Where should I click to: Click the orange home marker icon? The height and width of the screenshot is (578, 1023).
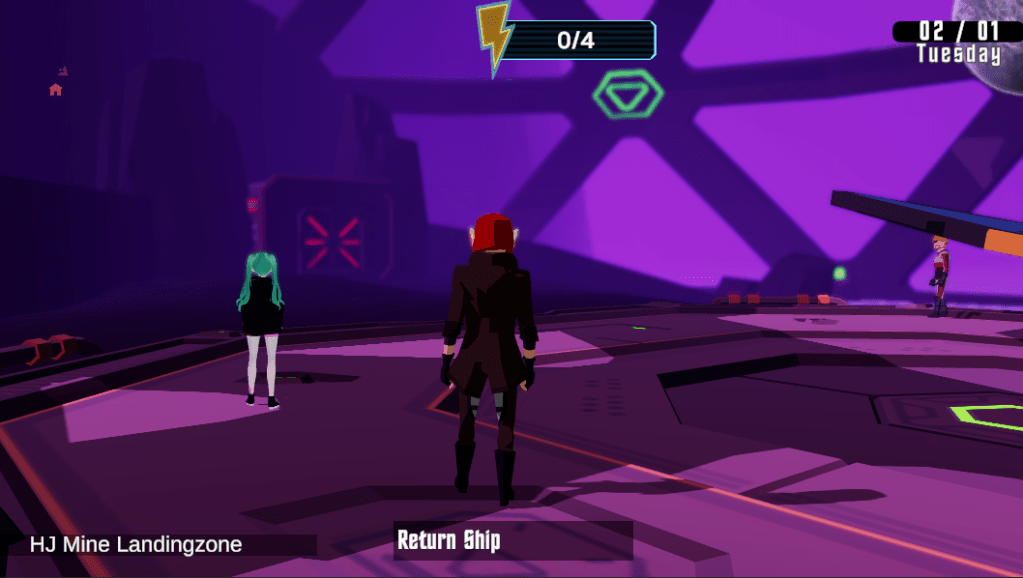point(56,90)
